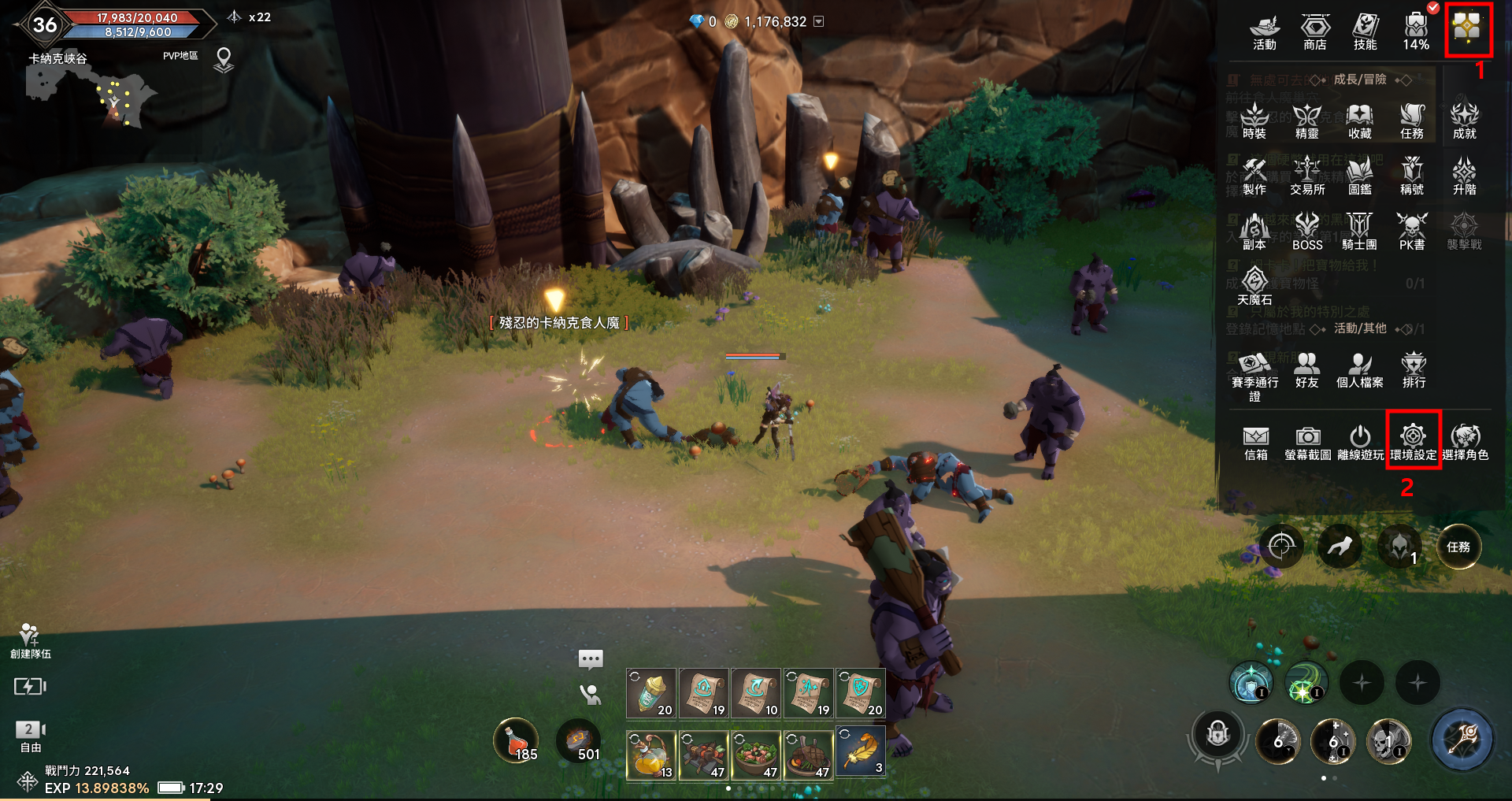This screenshot has height=801, width=1512.
Task: Open the 副本 dungeon menu
Action: pyautogui.click(x=1254, y=232)
